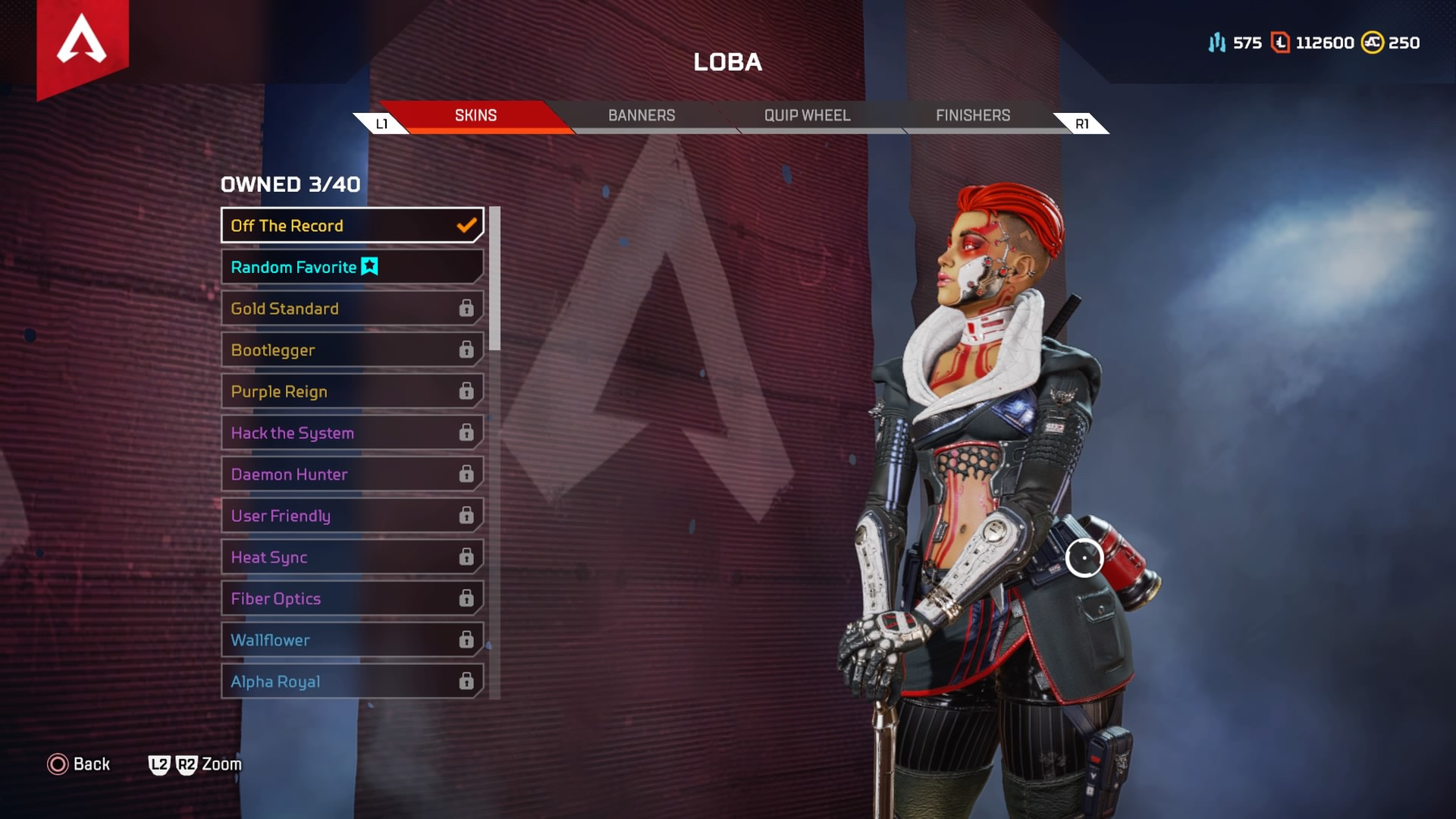1456x819 pixels.
Task: Click the skin list scrollbar
Action: pyautogui.click(x=494, y=278)
